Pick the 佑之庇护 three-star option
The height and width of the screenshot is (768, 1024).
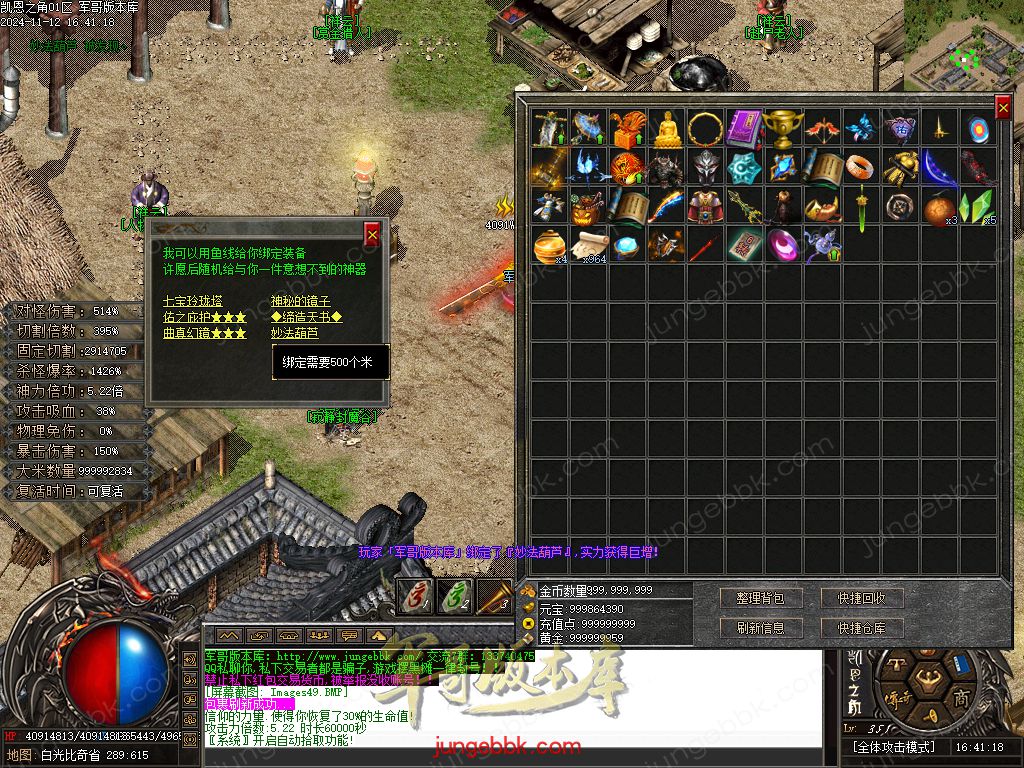coord(204,317)
